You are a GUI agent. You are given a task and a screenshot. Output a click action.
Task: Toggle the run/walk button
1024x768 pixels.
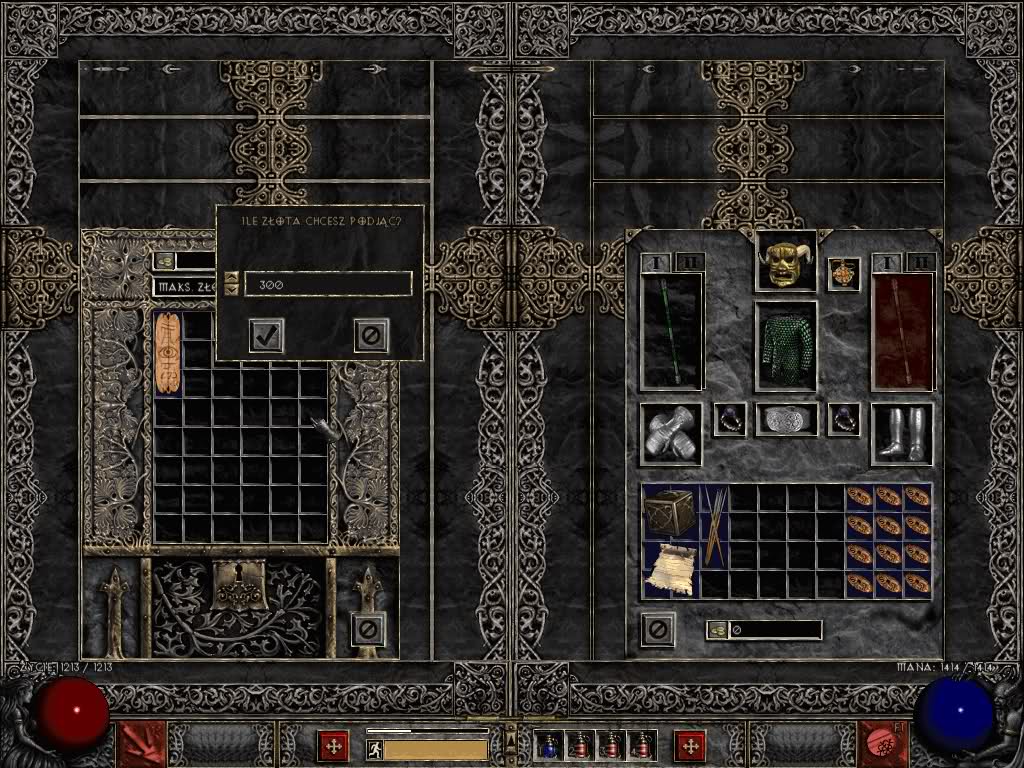pyautogui.click(x=375, y=749)
